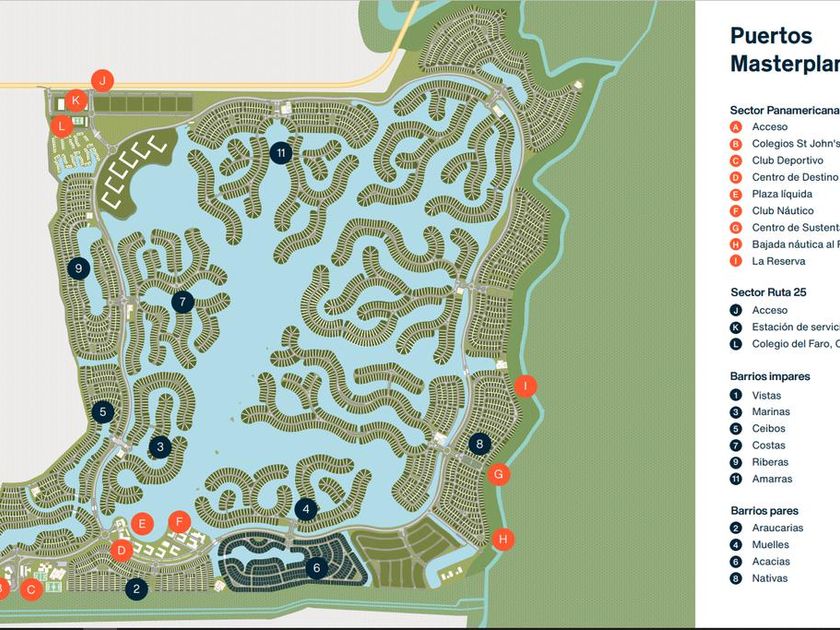840x630 pixels.
Task: Select La Reserva in the legend list
Action: (x=781, y=261)
